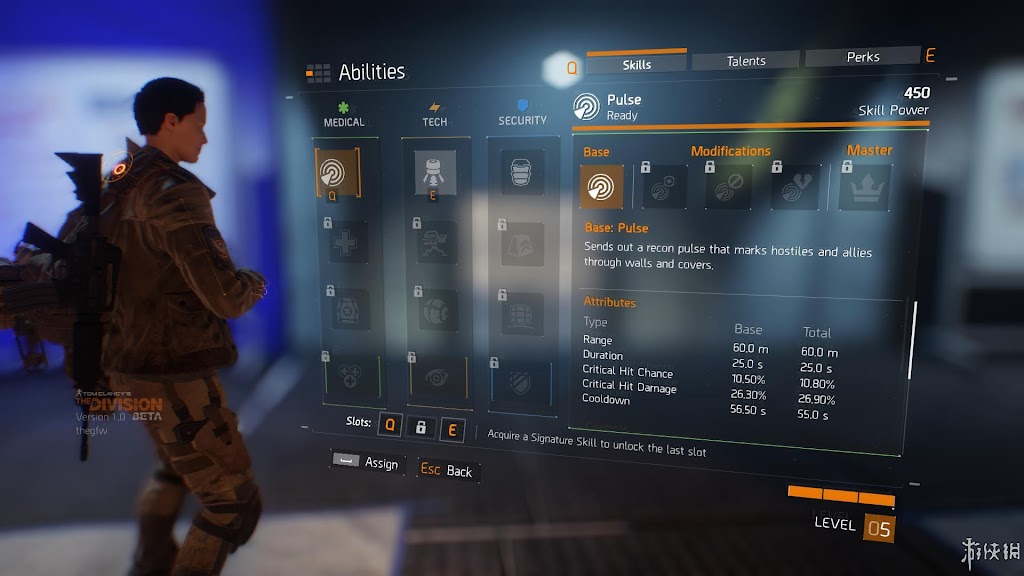Screen dimensions: 1024x576
Task: Select the locked turret skill under Tech
Action: (x=436, y=241)
